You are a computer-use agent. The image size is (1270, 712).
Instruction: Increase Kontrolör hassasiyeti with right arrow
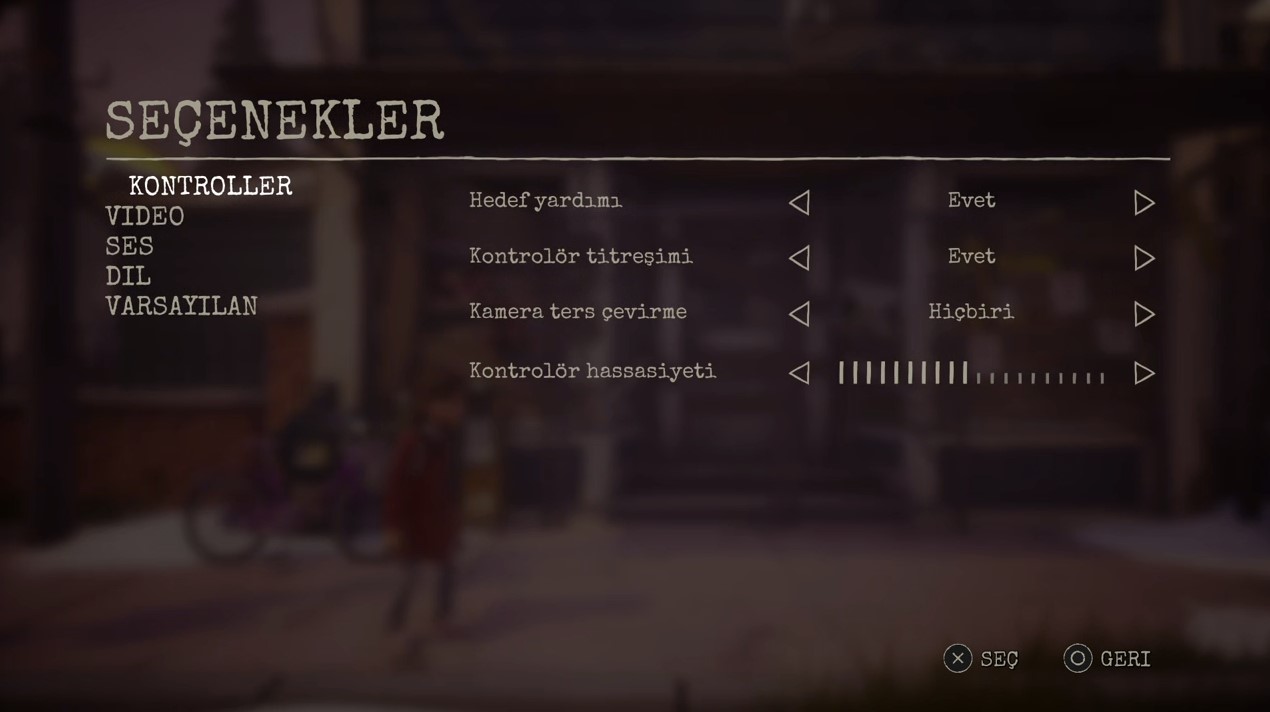point(1144,373)
